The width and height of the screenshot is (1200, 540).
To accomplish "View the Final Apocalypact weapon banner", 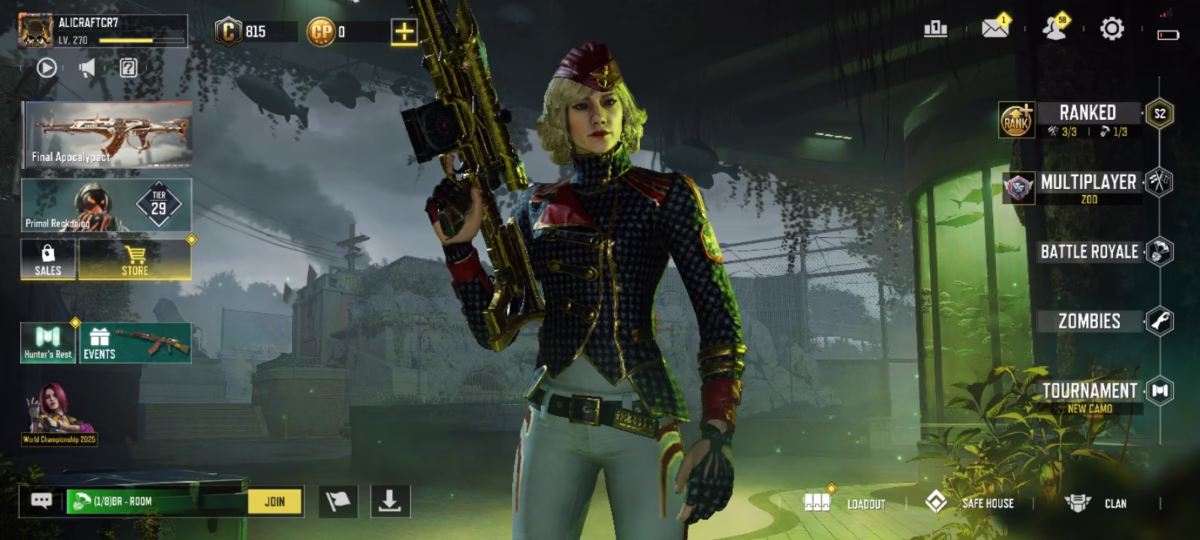I will [x=108, y=133].
